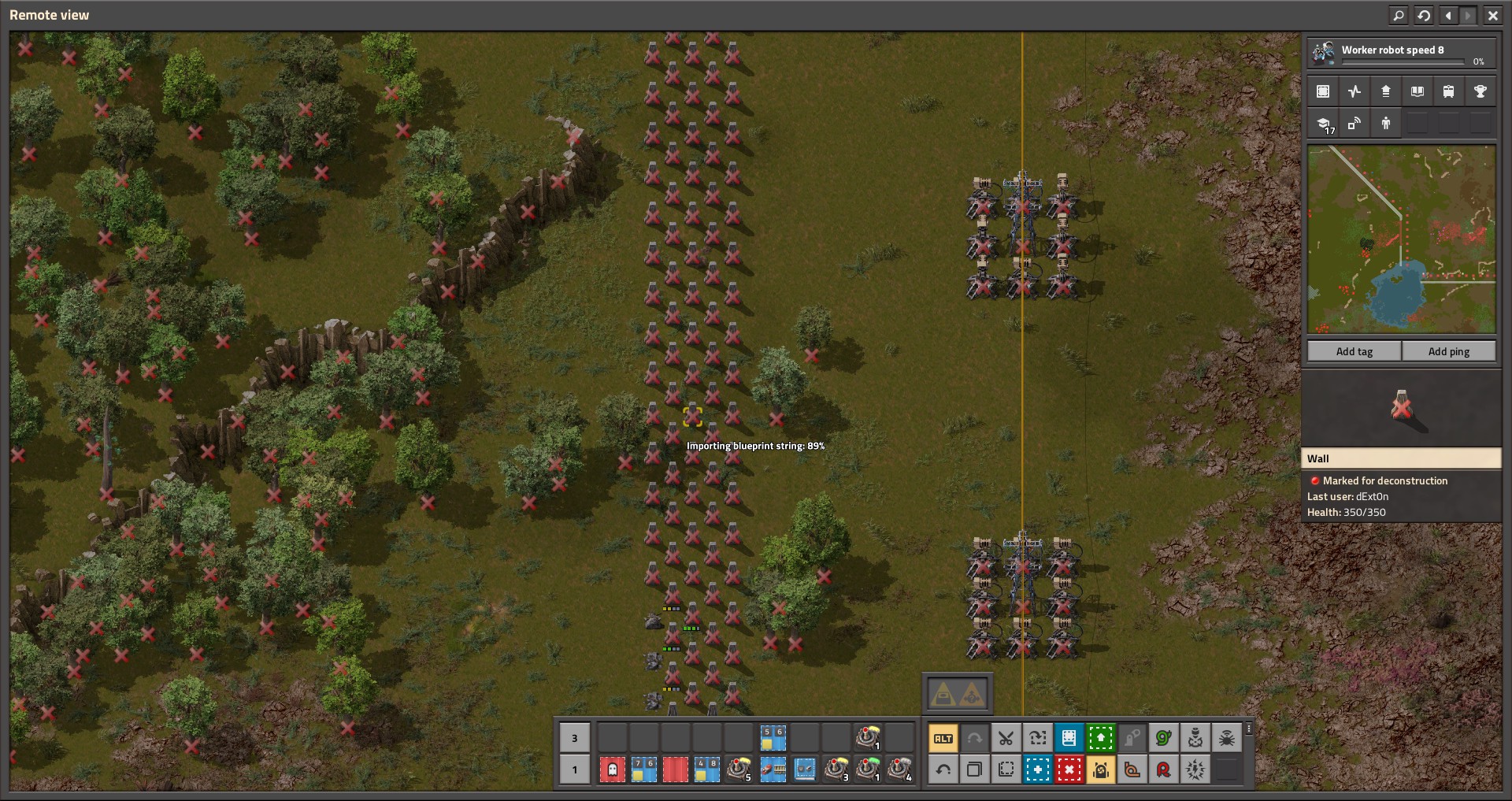The image size is (1512, 801).
Task: Open the graduation cap icon marked 17
Action: [1324, 124]
